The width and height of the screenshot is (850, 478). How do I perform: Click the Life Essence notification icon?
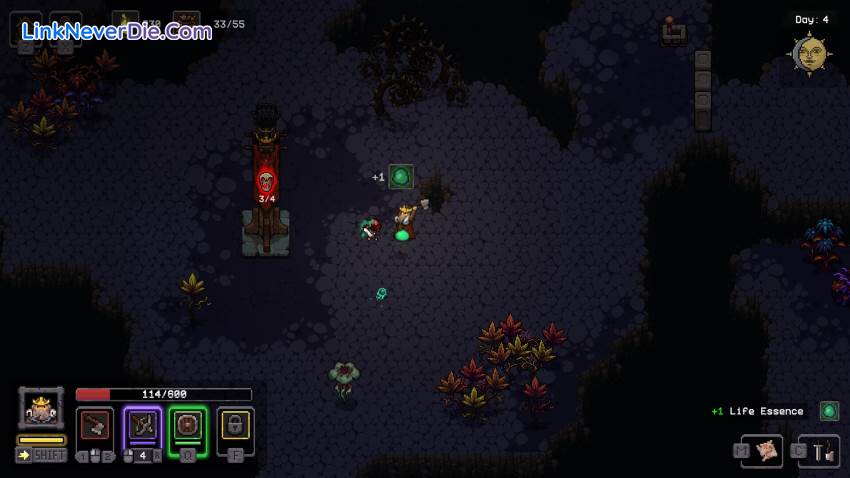coord(829,411)
